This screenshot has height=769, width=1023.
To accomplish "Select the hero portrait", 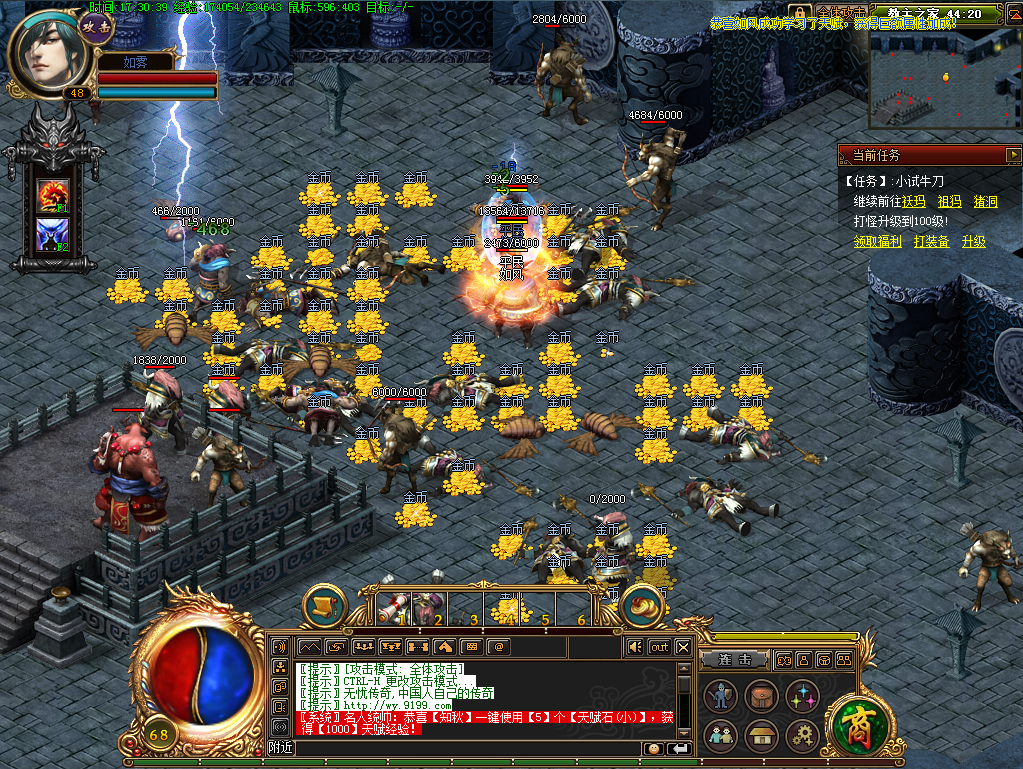I will (48, 53).
